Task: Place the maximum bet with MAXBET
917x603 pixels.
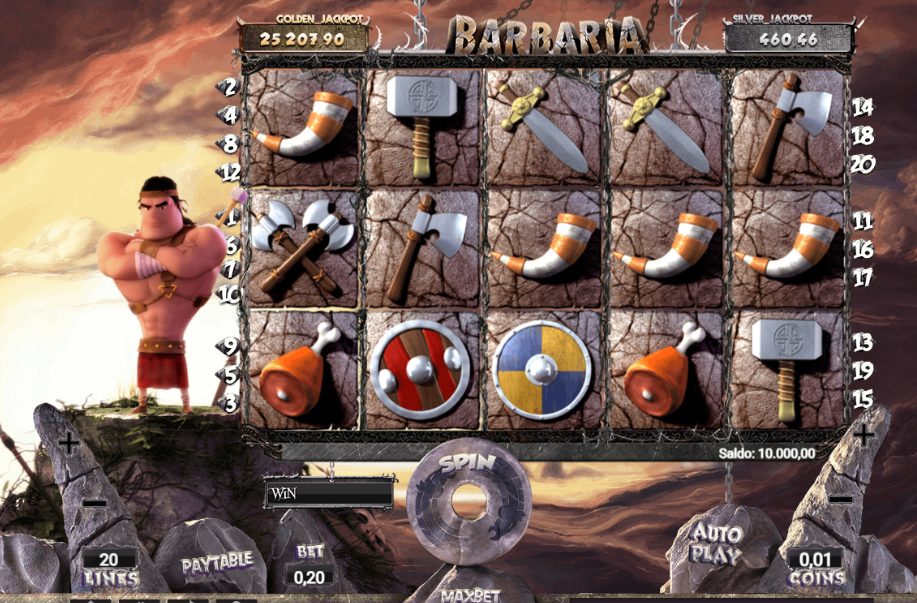Action: (469, 594)
